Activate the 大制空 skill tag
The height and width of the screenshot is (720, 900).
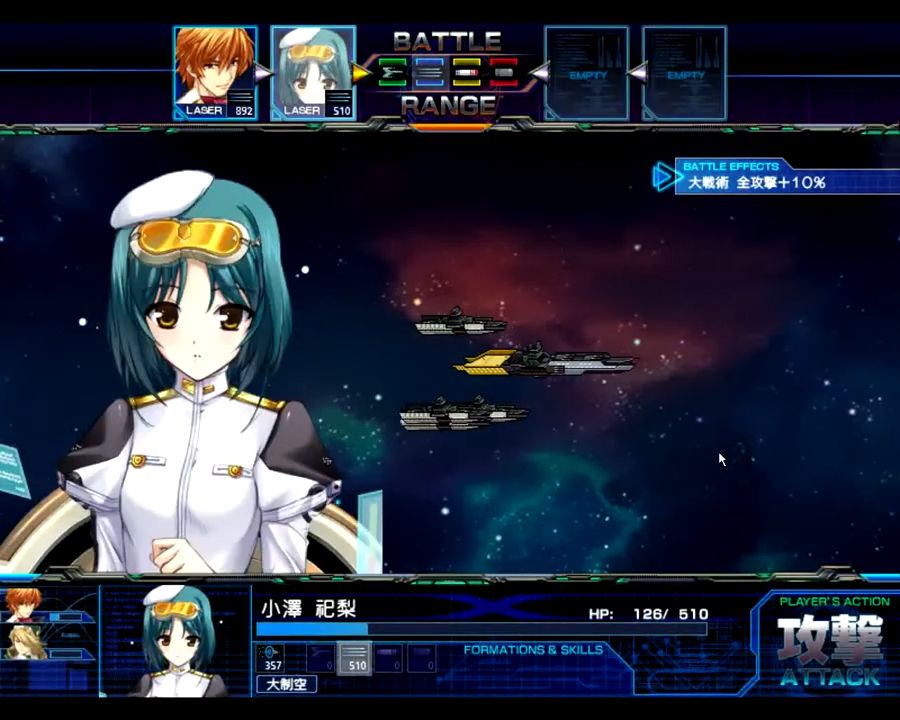[287, 685]
